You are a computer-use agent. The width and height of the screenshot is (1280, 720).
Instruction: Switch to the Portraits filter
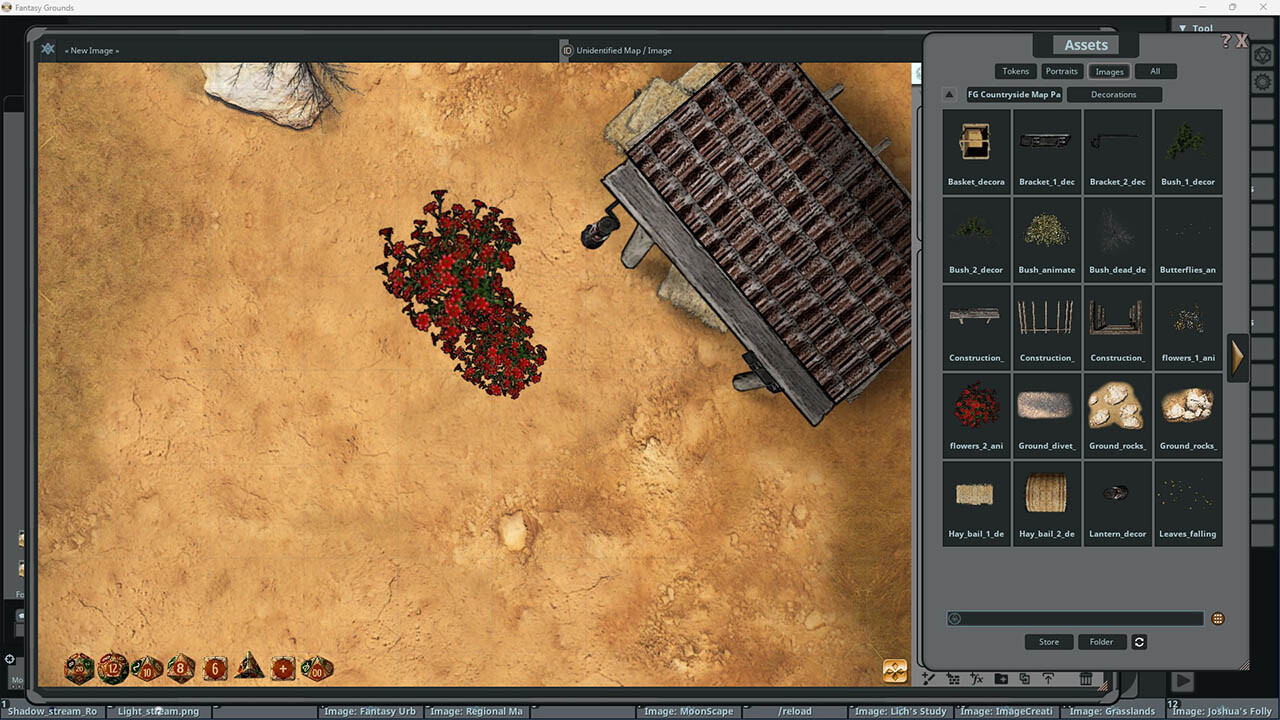pos(1061,71)
